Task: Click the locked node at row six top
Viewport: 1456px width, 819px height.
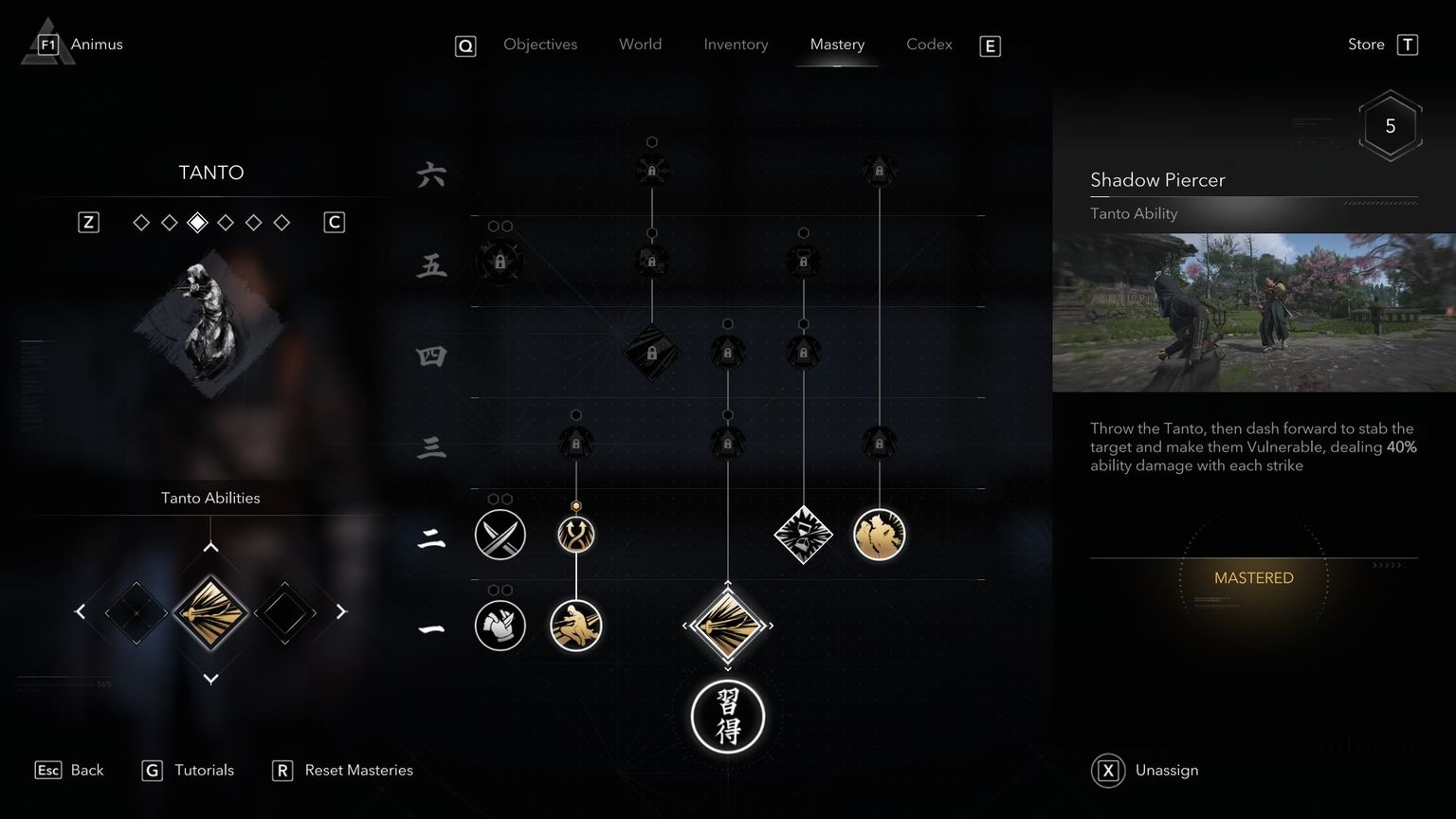Action: [x=652, y=171]
